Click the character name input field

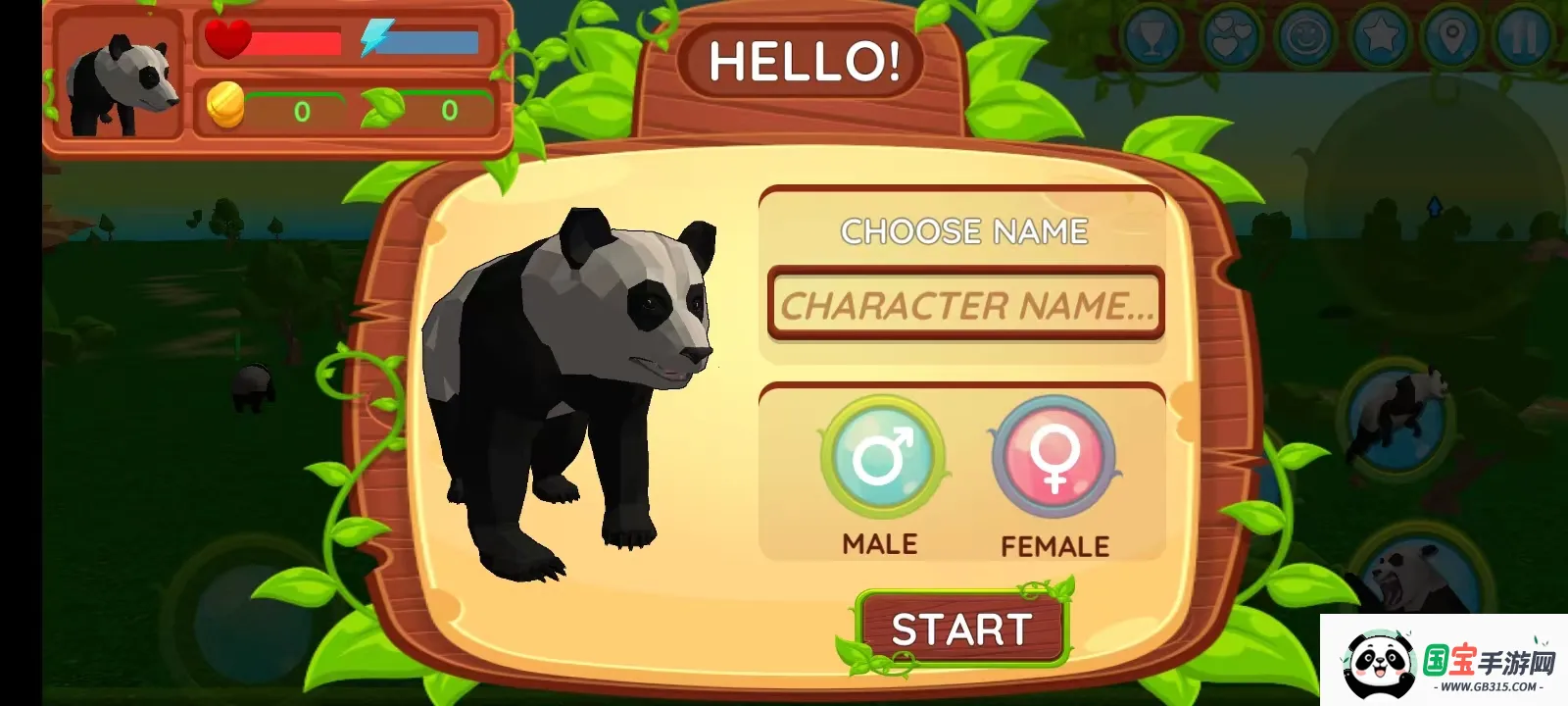(x=965, y=305)
